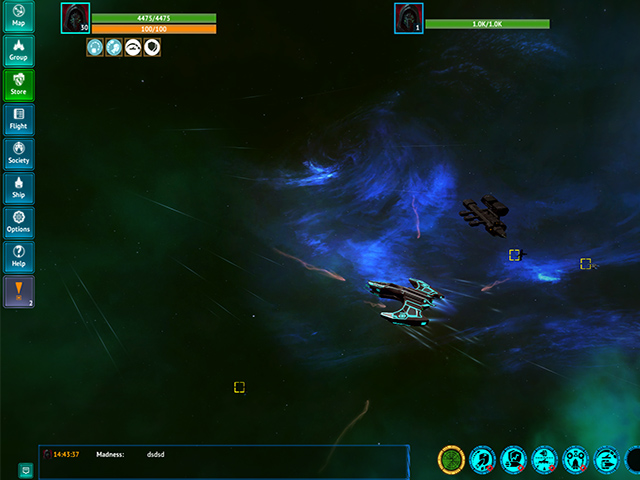Open the Flight menu
Screen dimensions: 640x480
[x=18, y=119]
